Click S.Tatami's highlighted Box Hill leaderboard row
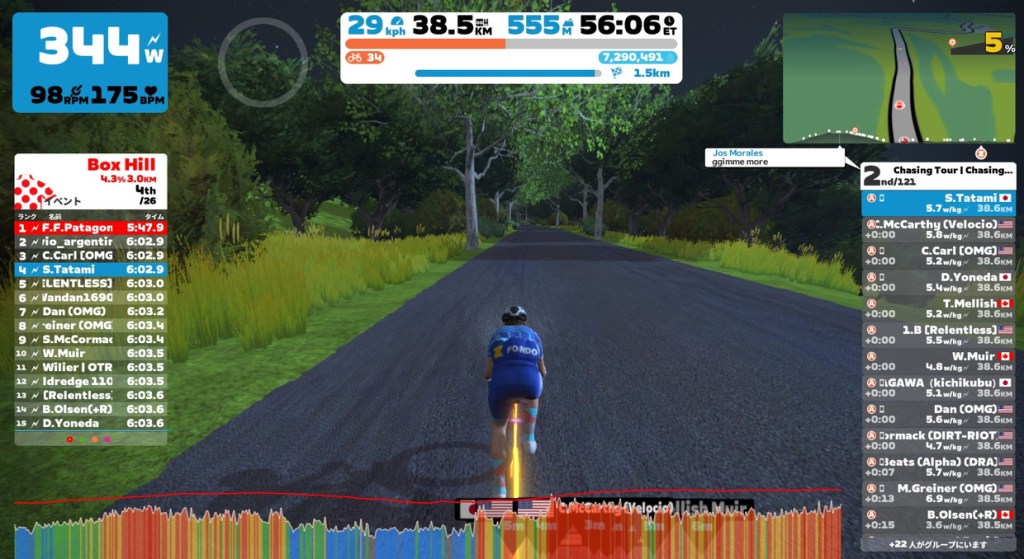The width and height of the screenshot is (1024, 559). [90, 269]
